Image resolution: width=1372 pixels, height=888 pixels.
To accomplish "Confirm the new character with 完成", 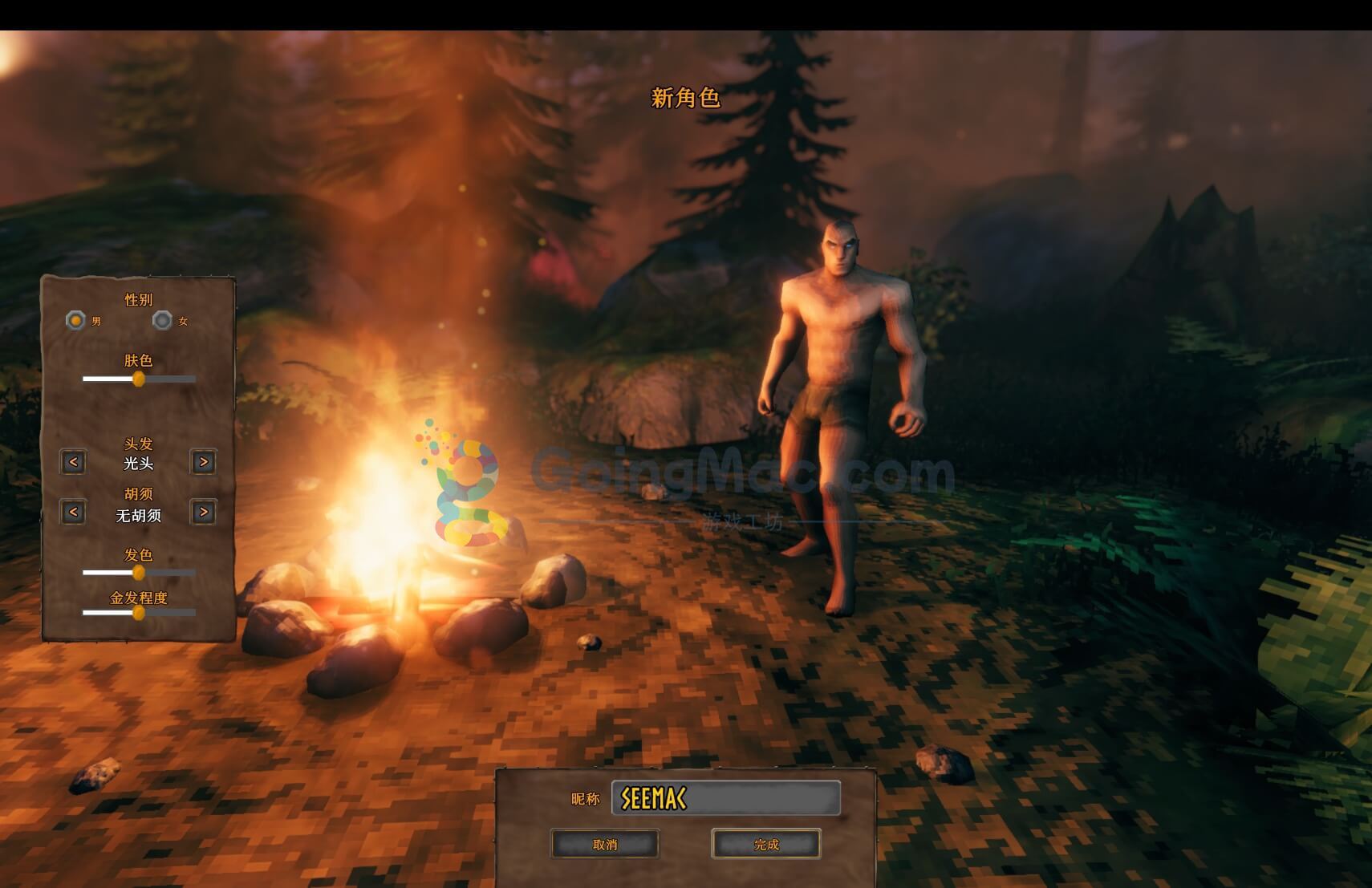I will (x=766, y=844).
